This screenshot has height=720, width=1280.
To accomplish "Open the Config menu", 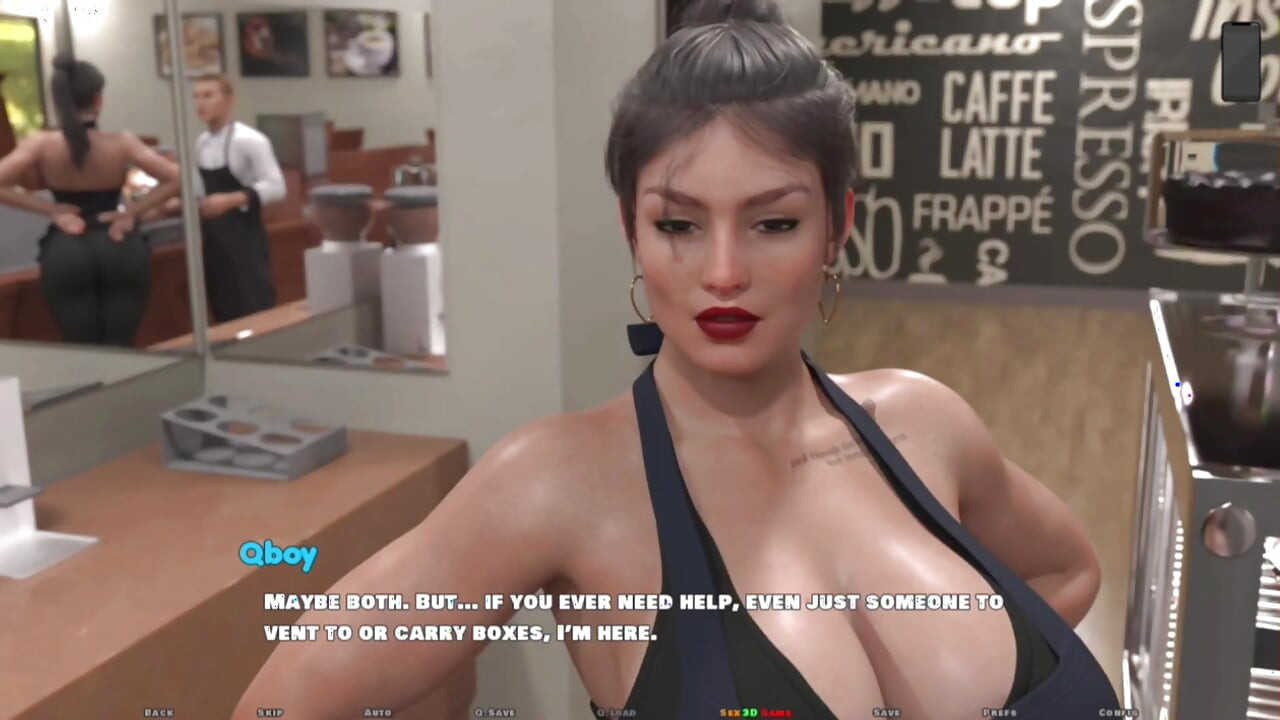I will [1118, 712].
